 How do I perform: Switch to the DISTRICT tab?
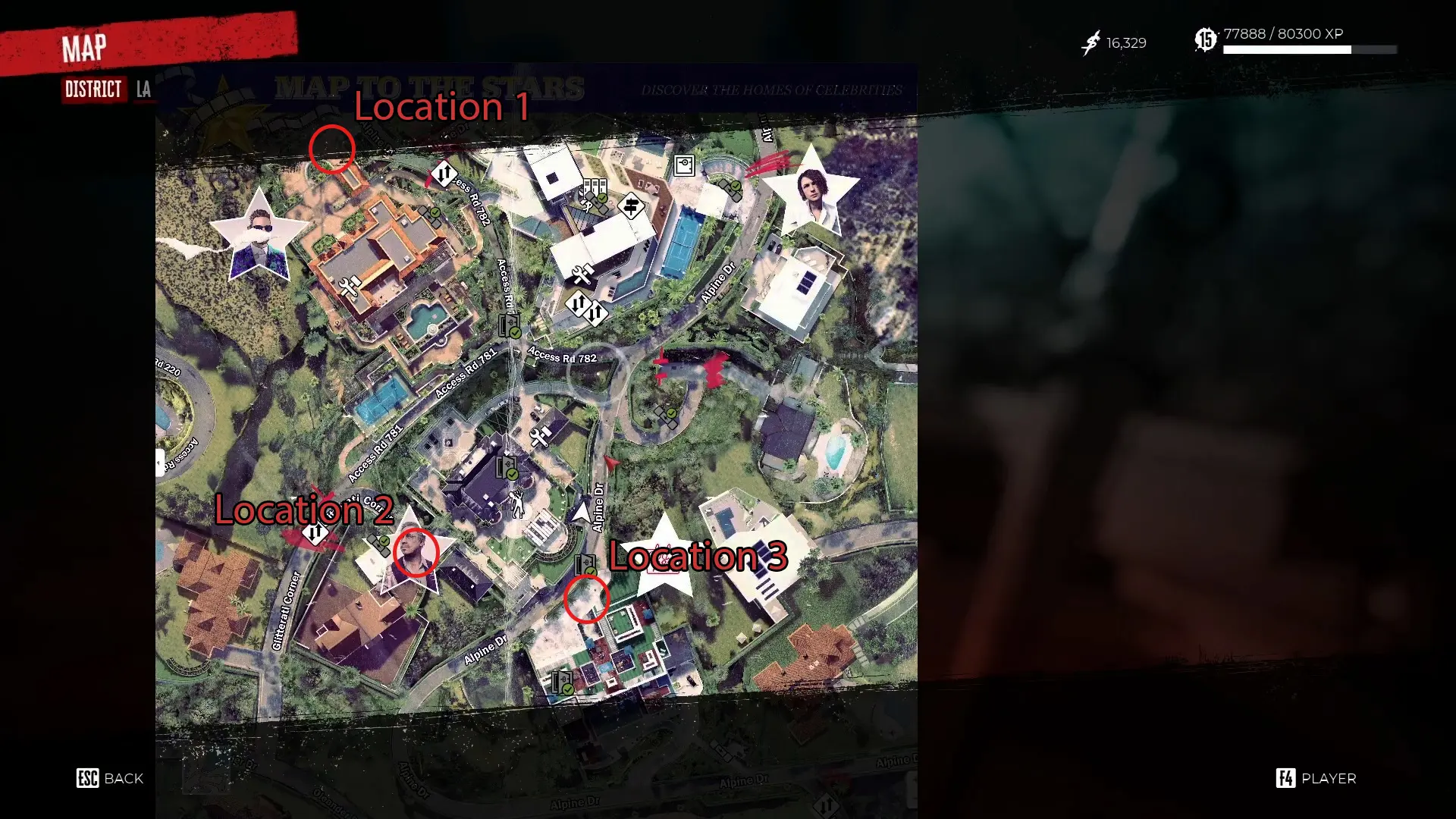point(93,89)
